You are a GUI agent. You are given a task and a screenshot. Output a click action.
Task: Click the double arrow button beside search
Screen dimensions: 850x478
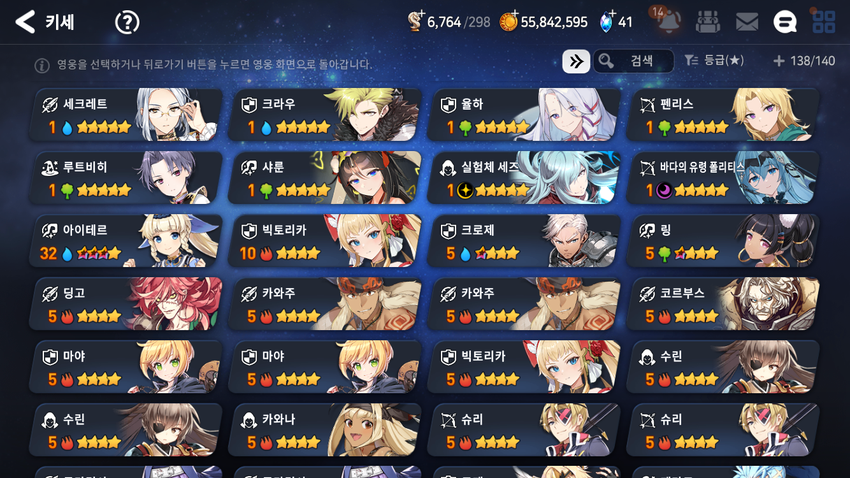[x=575, y=61]
